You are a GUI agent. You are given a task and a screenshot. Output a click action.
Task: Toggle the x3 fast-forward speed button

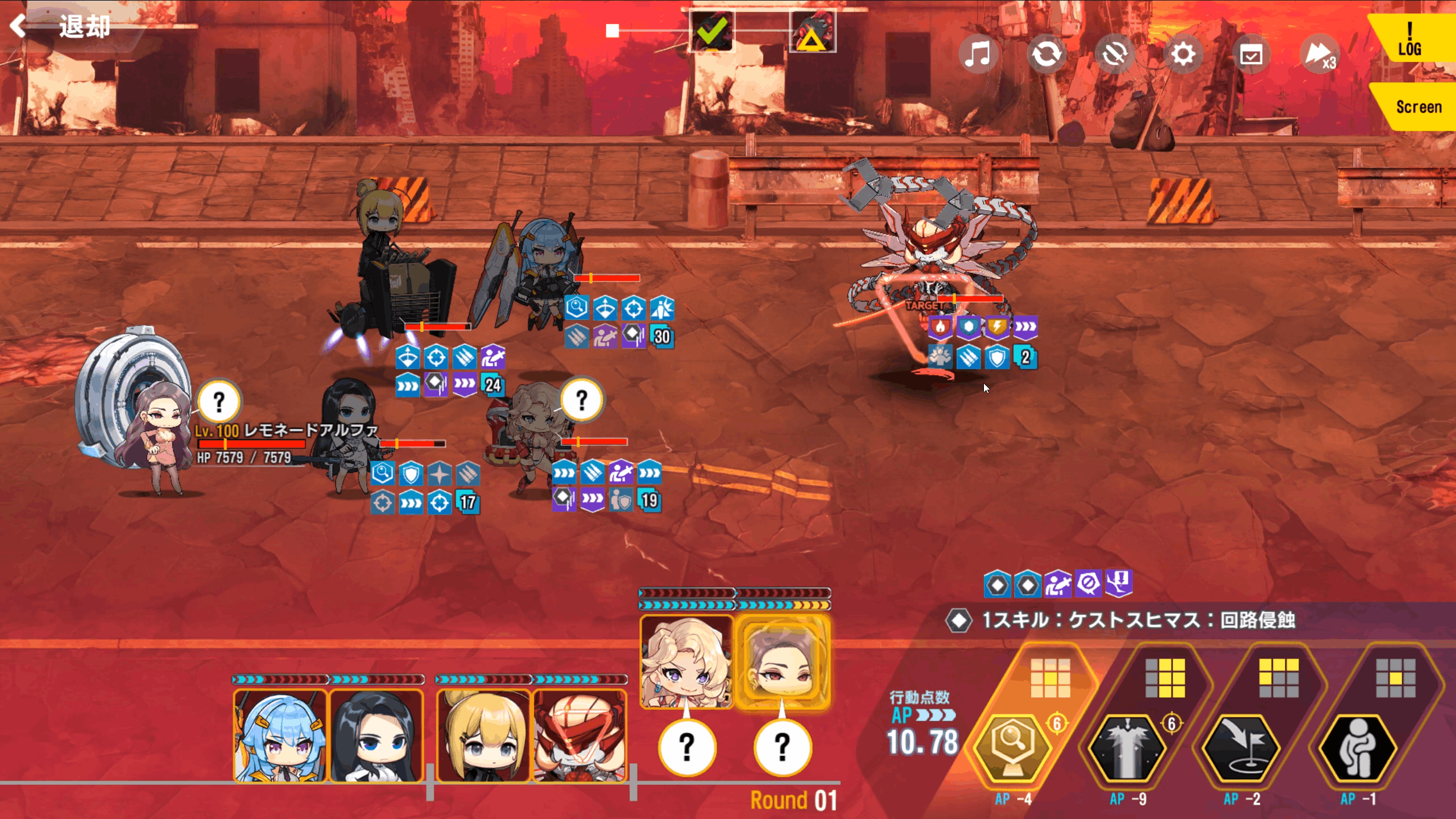1319,55
